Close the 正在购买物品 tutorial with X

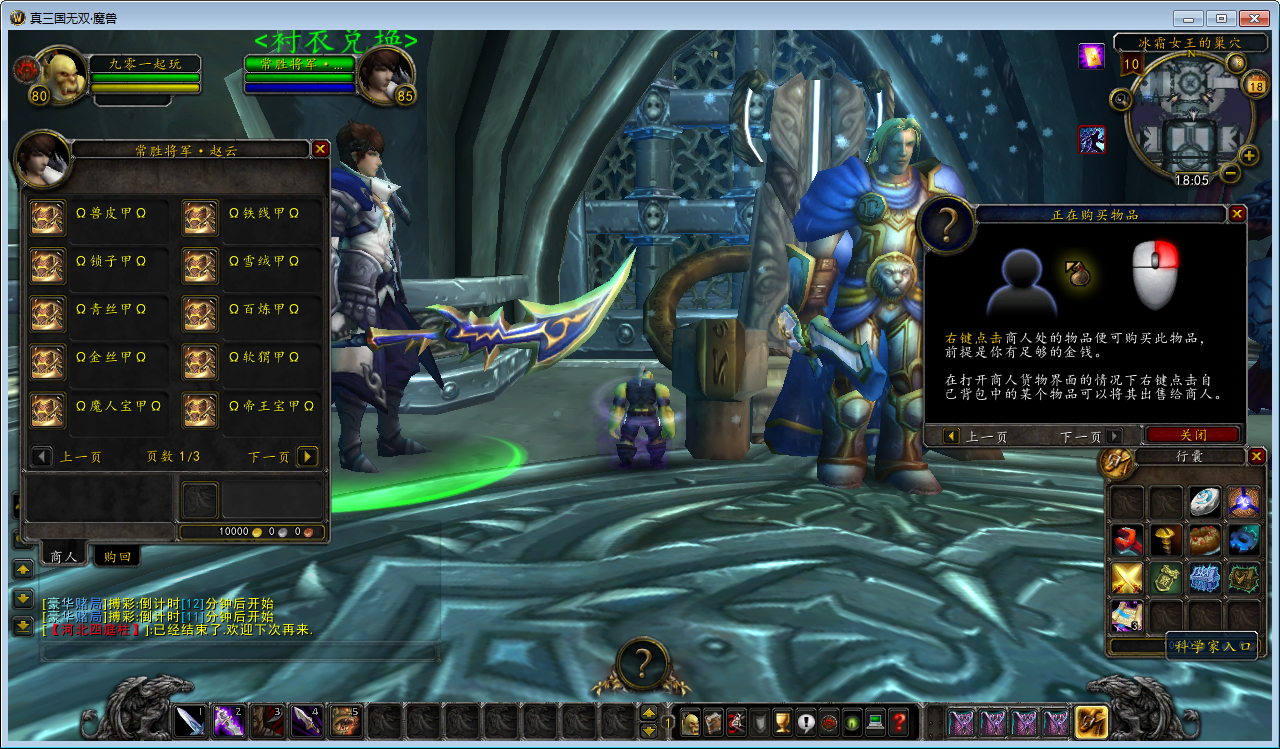tap(1237, 213)
